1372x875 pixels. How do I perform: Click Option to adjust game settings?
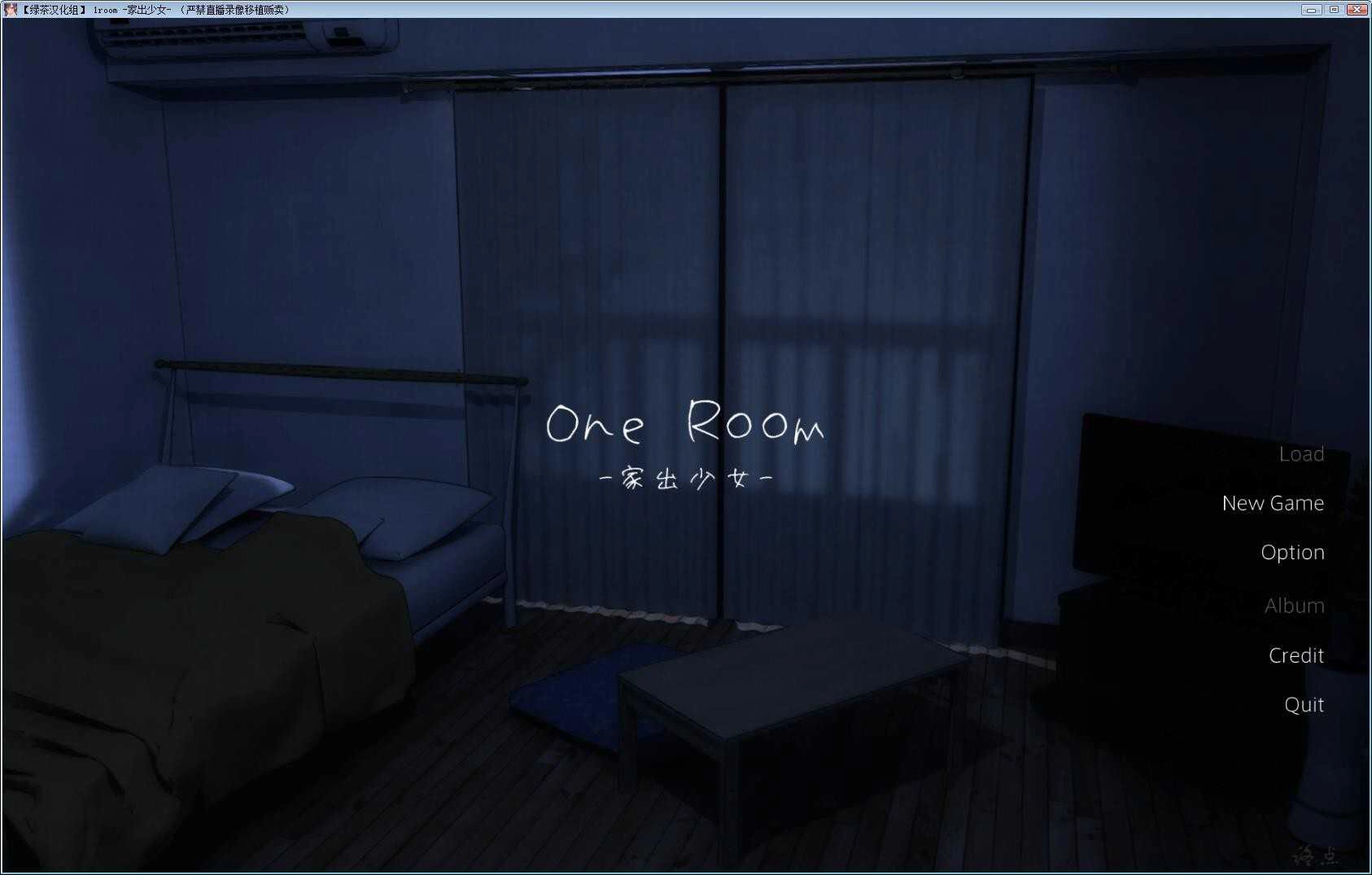click(1292, 553)
